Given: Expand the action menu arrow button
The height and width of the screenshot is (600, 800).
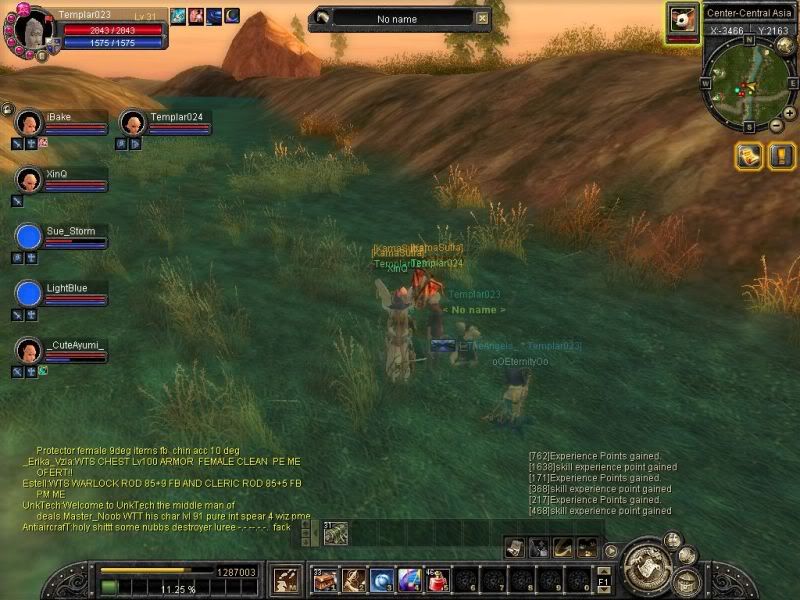Looking at the screenshot, I should 610,550.
